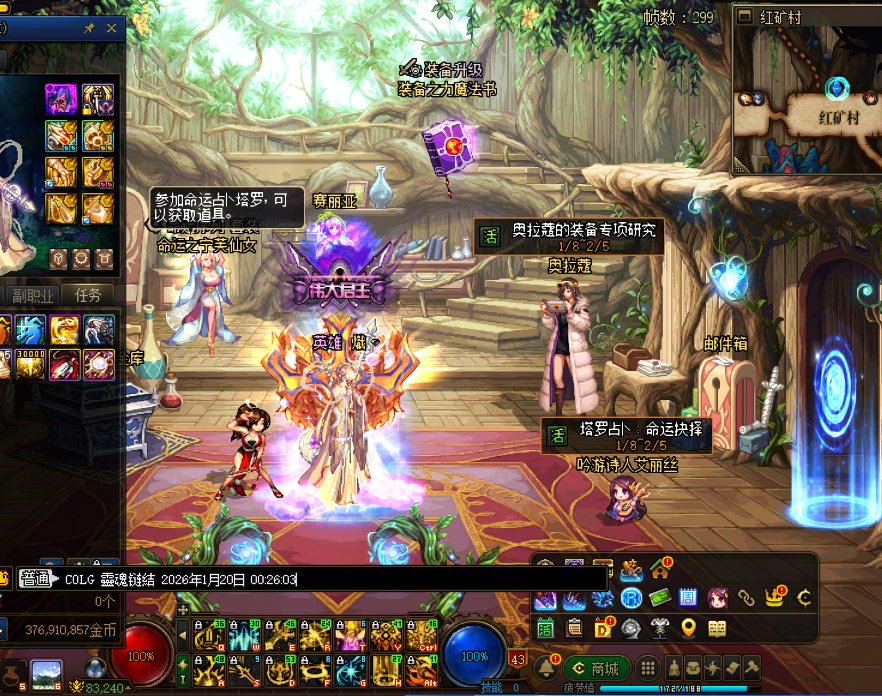Open the house icon in the menu panel
The height and width of the screenshot is (696, 882).
pos(660,570)
